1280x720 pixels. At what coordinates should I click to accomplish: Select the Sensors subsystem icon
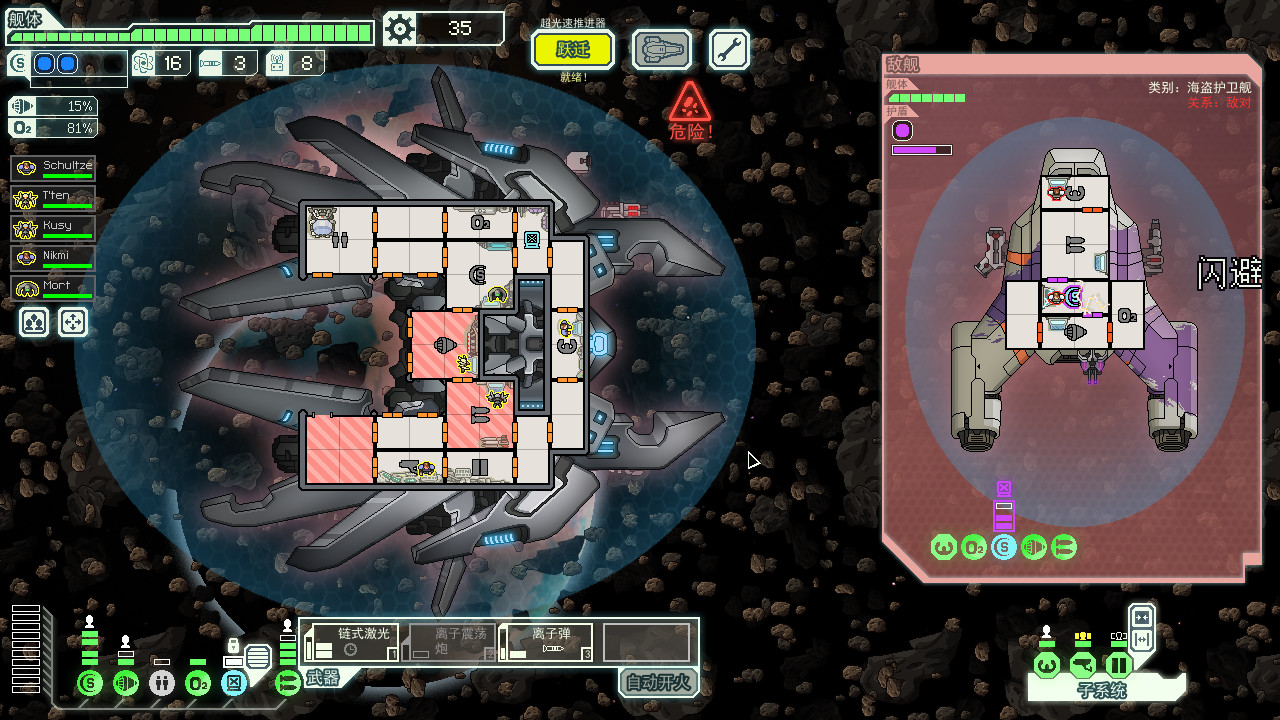pyautogui.click(x=1082, y=662)
